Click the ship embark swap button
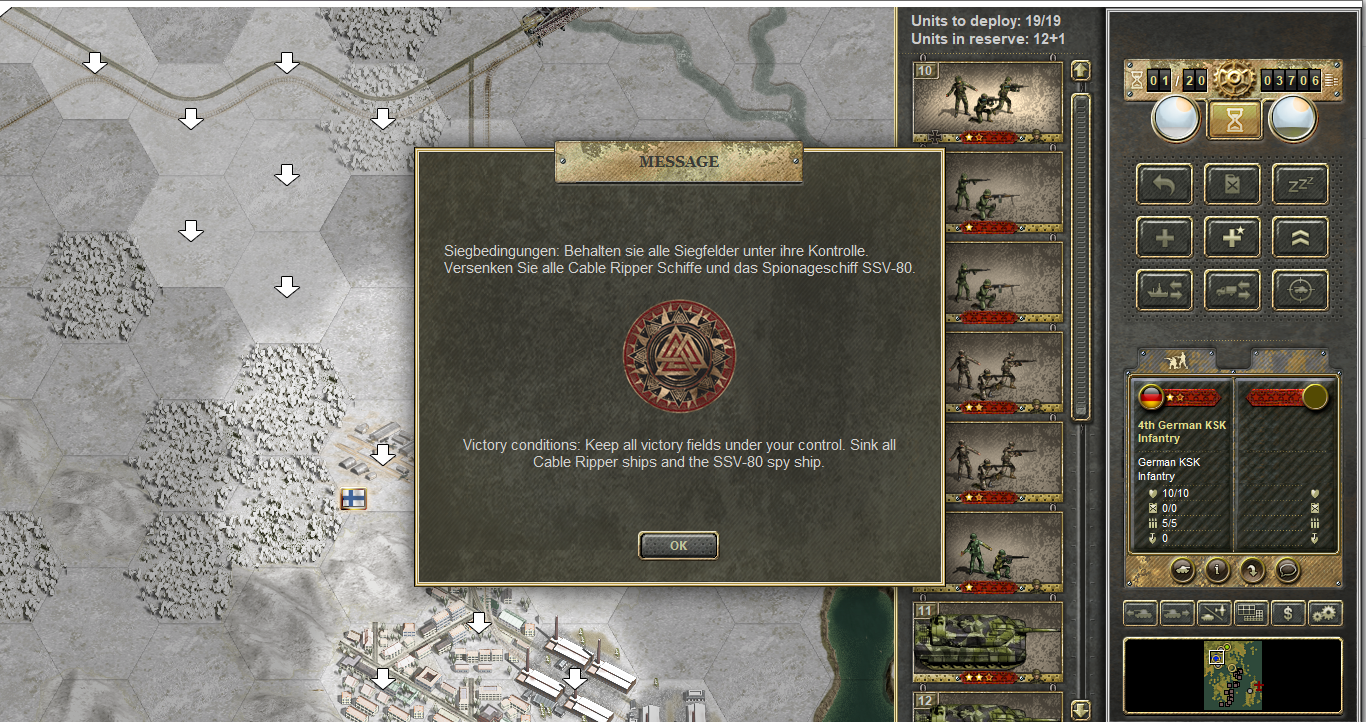The height and width of the screenshot is (722, 1366). point(1164,291)
